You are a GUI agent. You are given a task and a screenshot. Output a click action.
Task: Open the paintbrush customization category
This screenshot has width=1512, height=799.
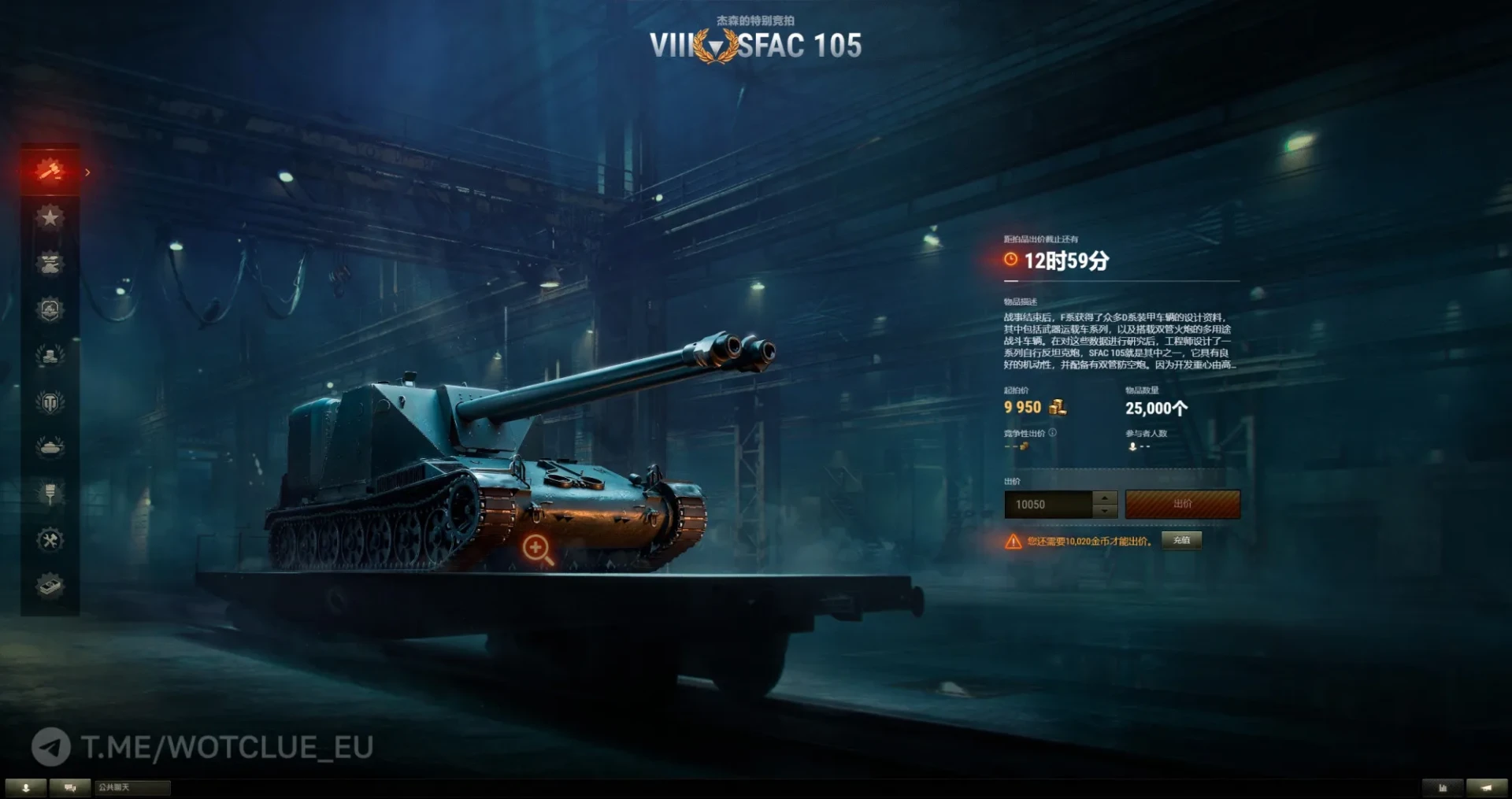[50, 494]
